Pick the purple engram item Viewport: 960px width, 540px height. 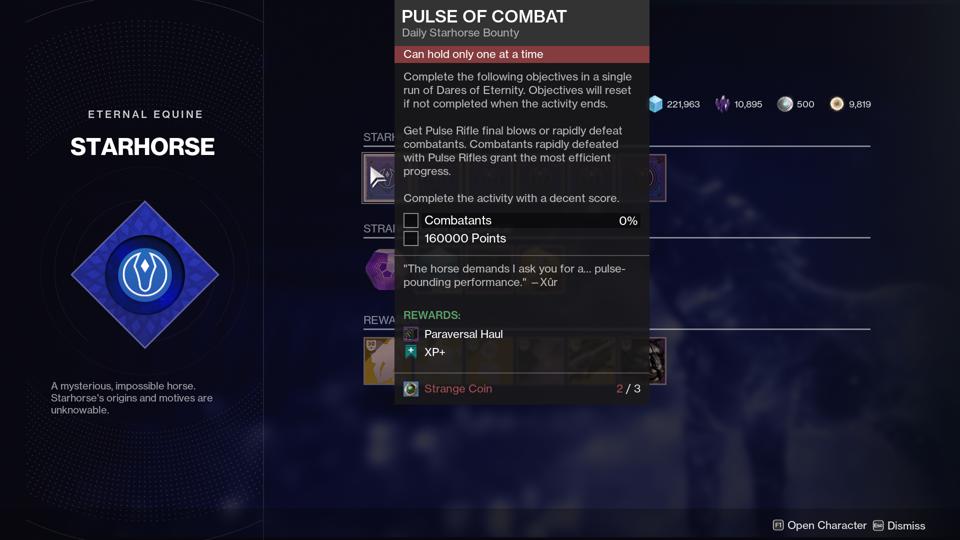point(380,269)
